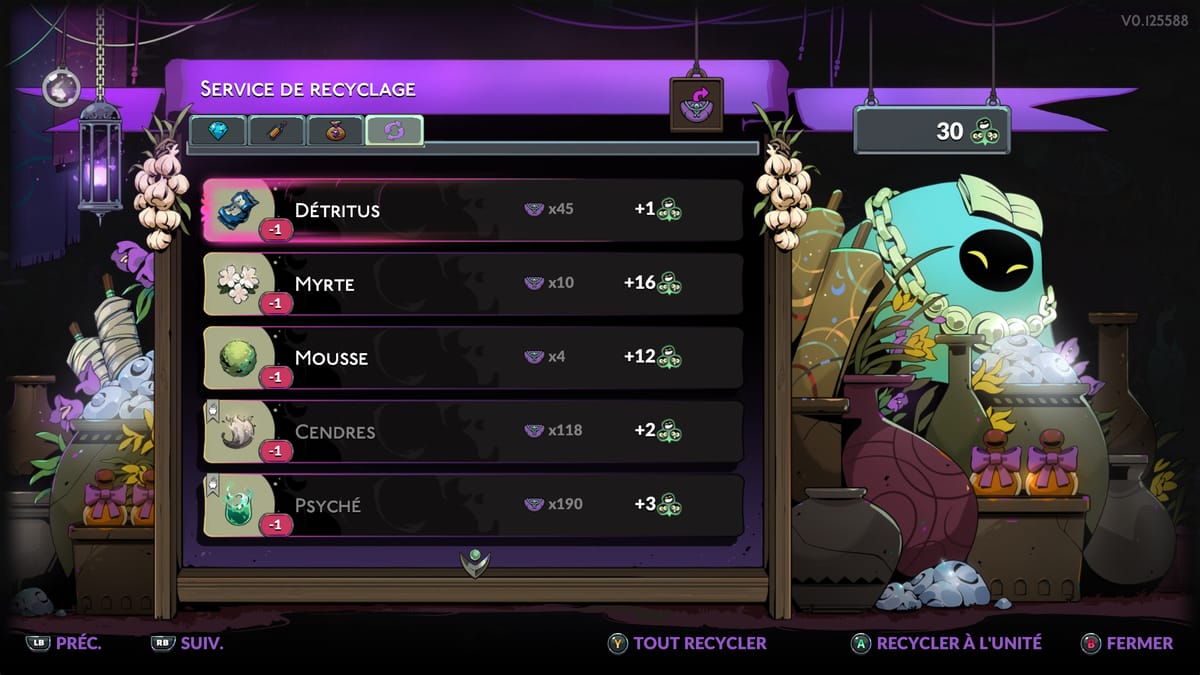1200x675 pixels.
Task: Switch to the blue gem tab
Action: [x=218, y=131]
